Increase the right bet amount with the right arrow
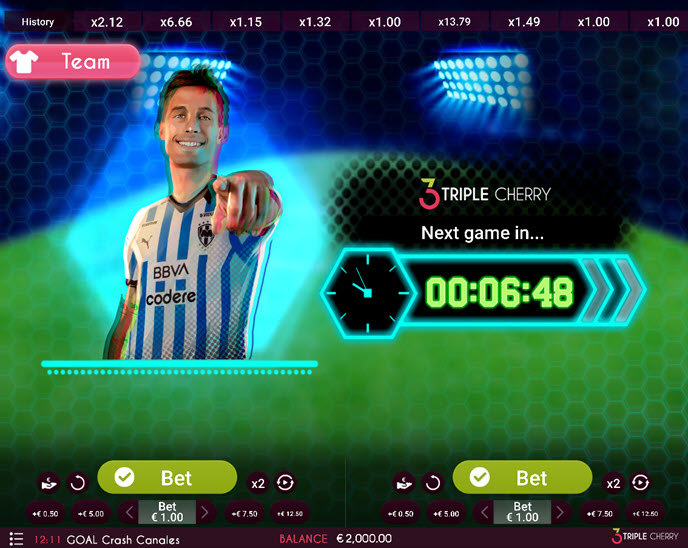Viewport: 688px width, 548px height. 560,513
